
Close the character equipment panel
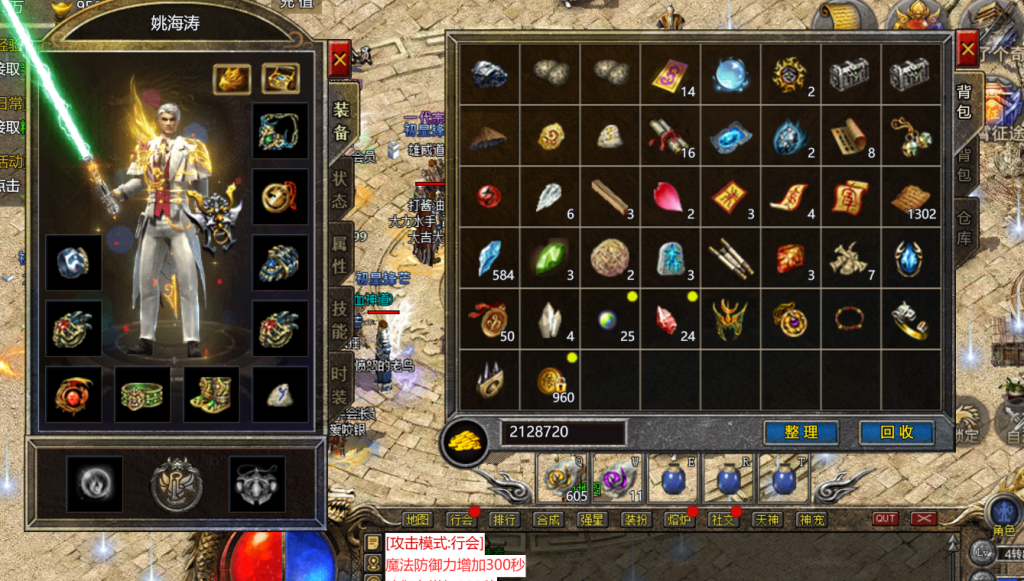point(340,60)
